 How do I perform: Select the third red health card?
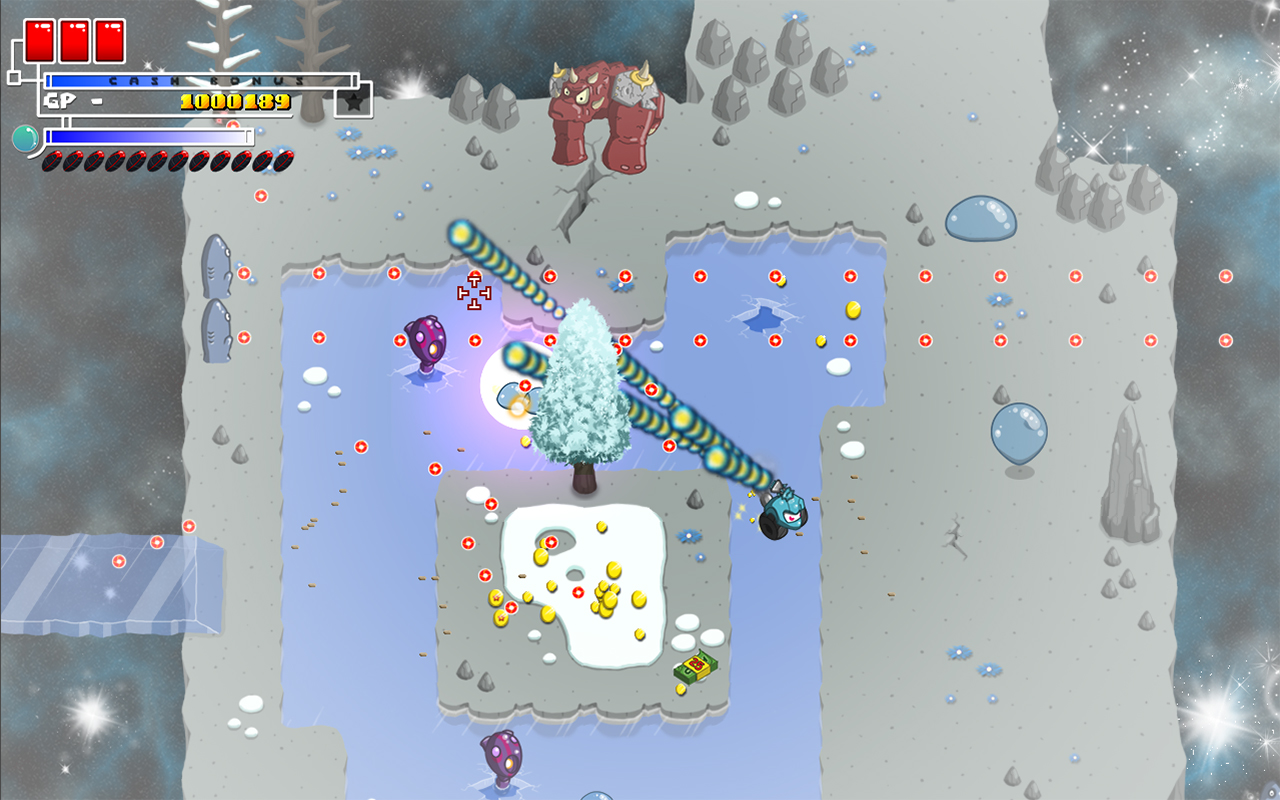click(107, 40)
